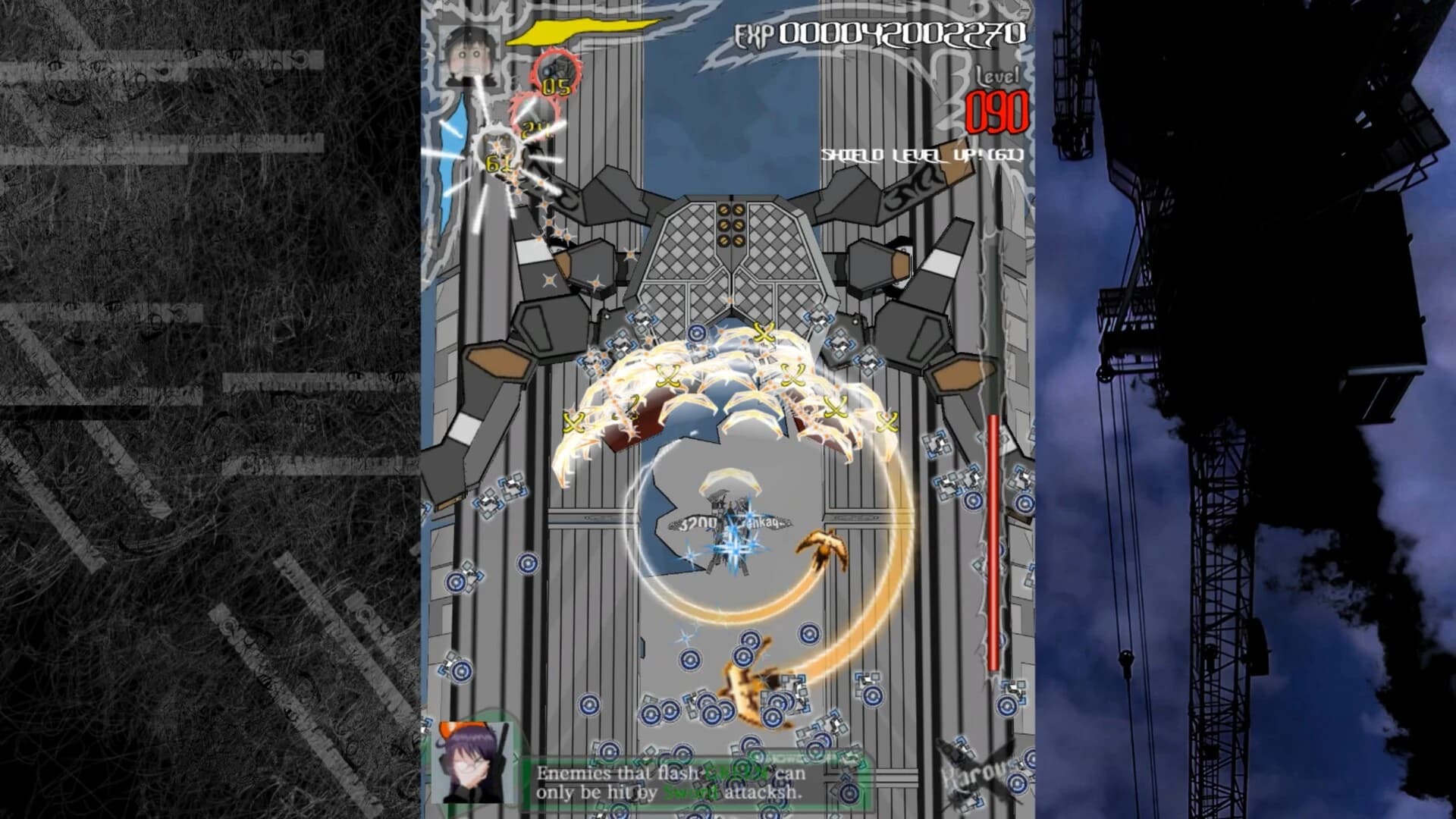This screenshot has width=1456, height=819.
Task: Select the brown bird enemy right of the player
Action: 824,548
